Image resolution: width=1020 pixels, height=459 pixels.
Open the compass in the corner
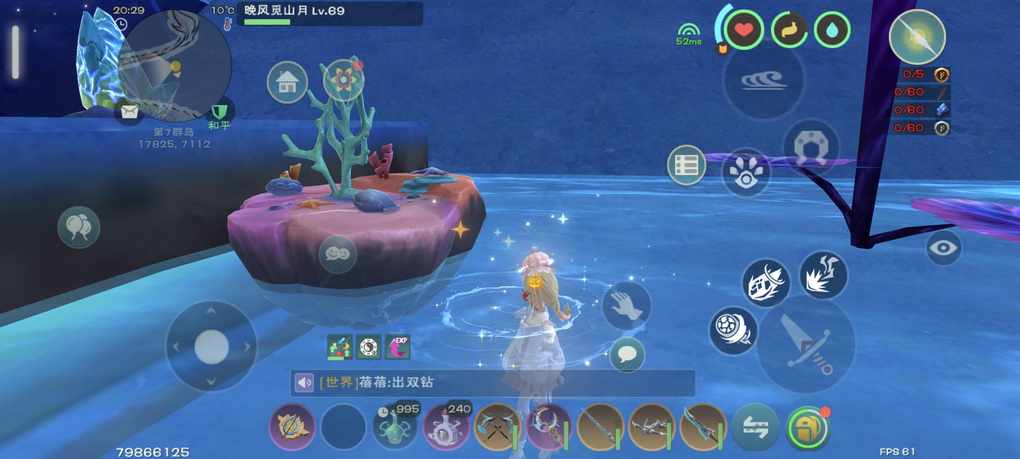(x=916, y=38)
